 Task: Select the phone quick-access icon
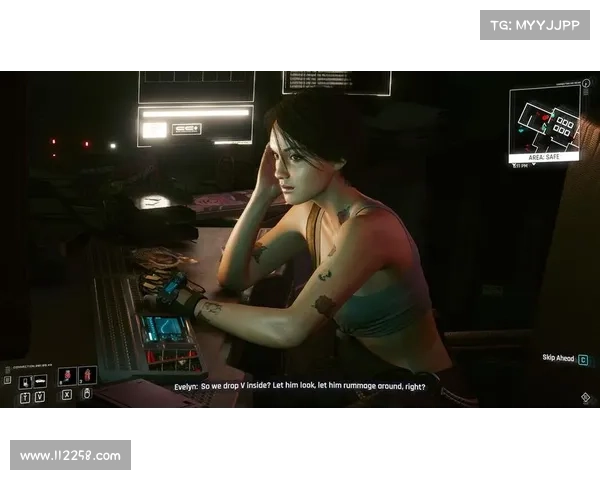point(24,381)
